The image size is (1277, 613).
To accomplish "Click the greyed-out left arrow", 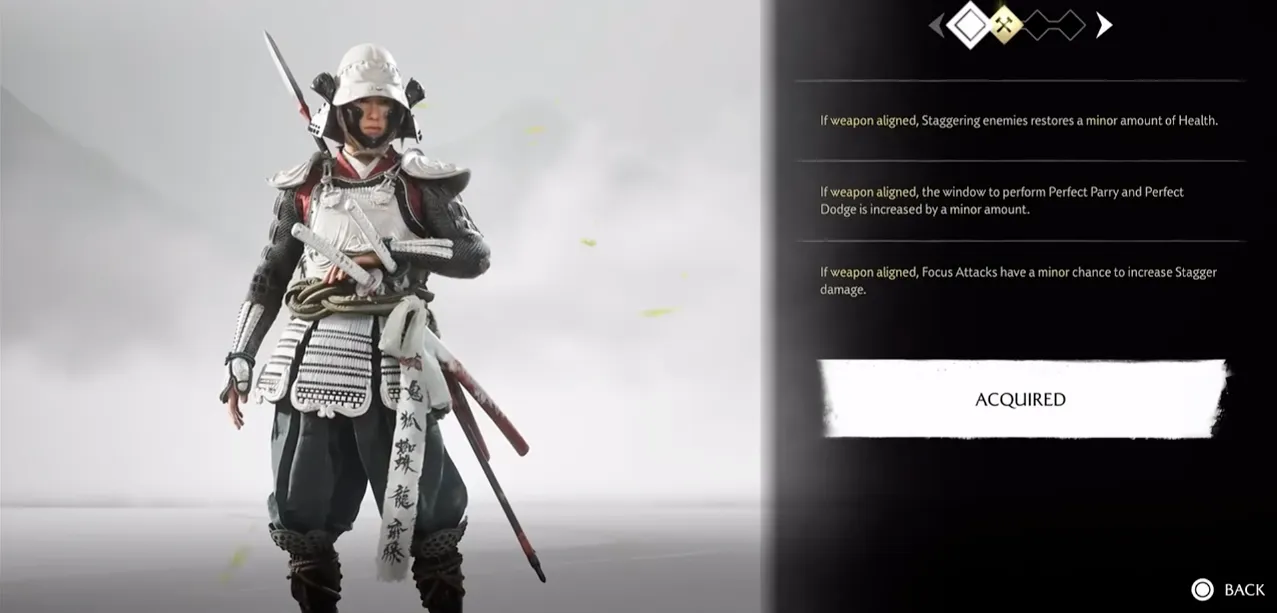I will (937, 25).
